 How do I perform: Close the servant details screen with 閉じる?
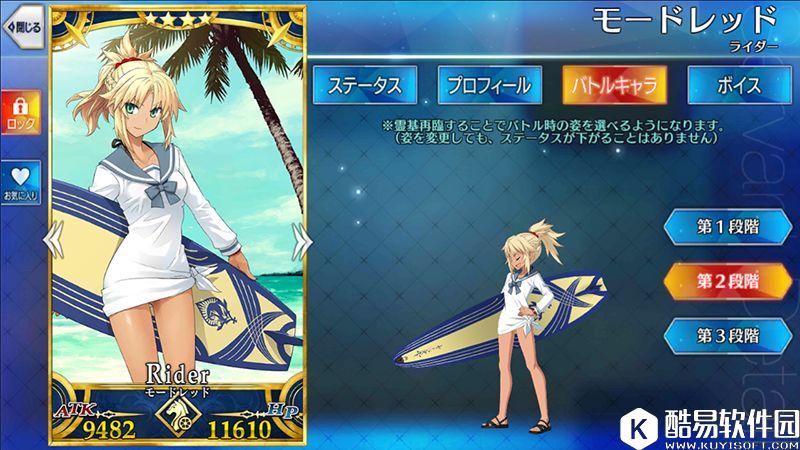[20, 28]
